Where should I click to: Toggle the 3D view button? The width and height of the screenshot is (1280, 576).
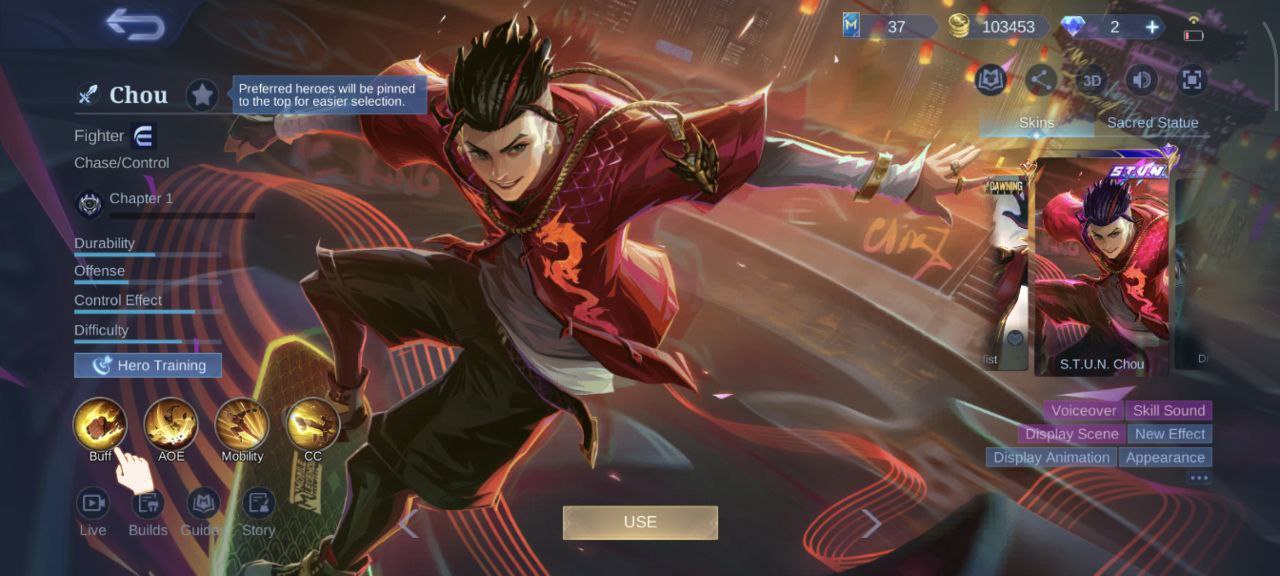tap(1092, 80)
